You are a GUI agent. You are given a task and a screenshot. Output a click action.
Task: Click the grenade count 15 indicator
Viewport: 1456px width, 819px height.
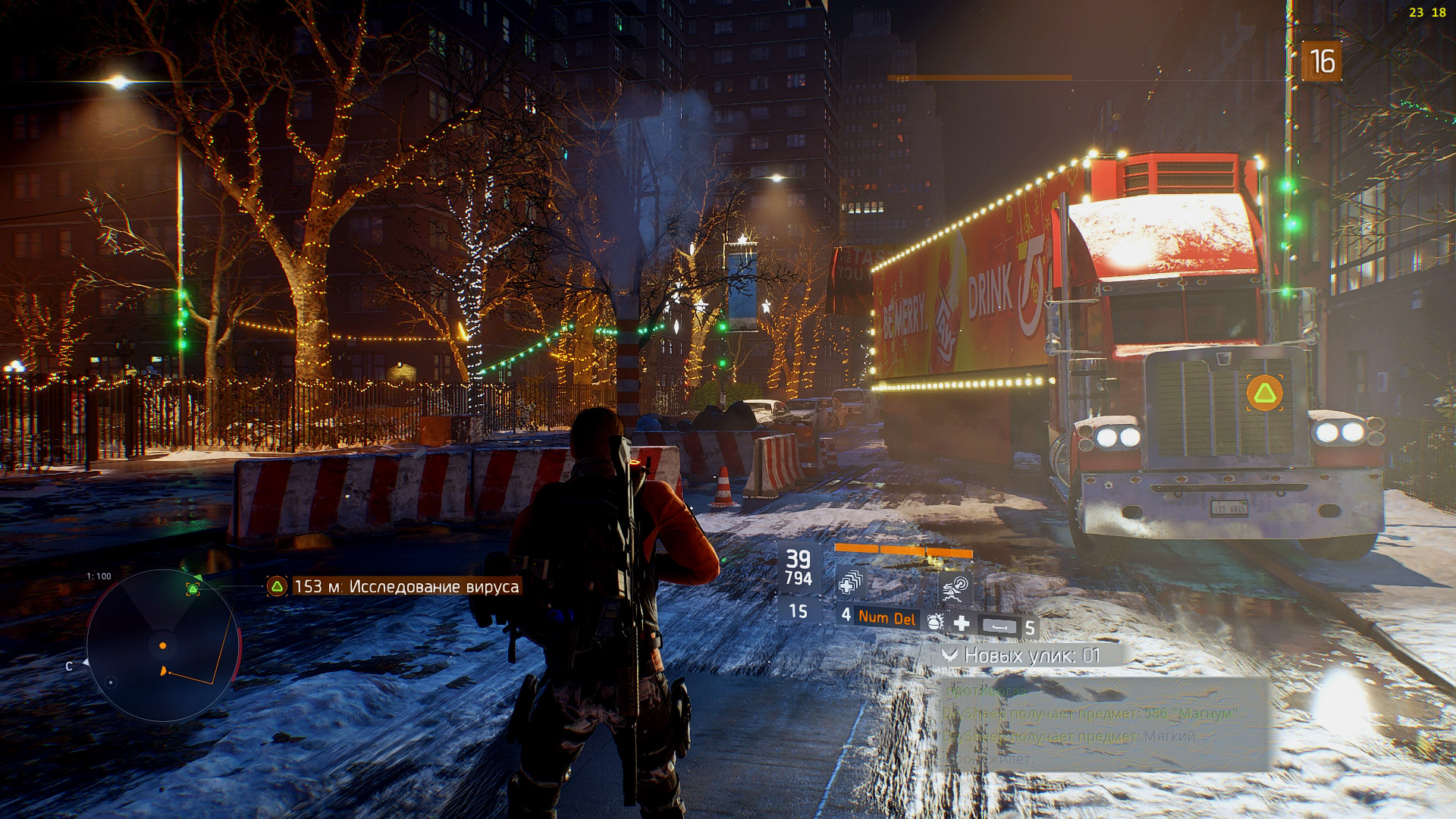(x=797, y=611)
